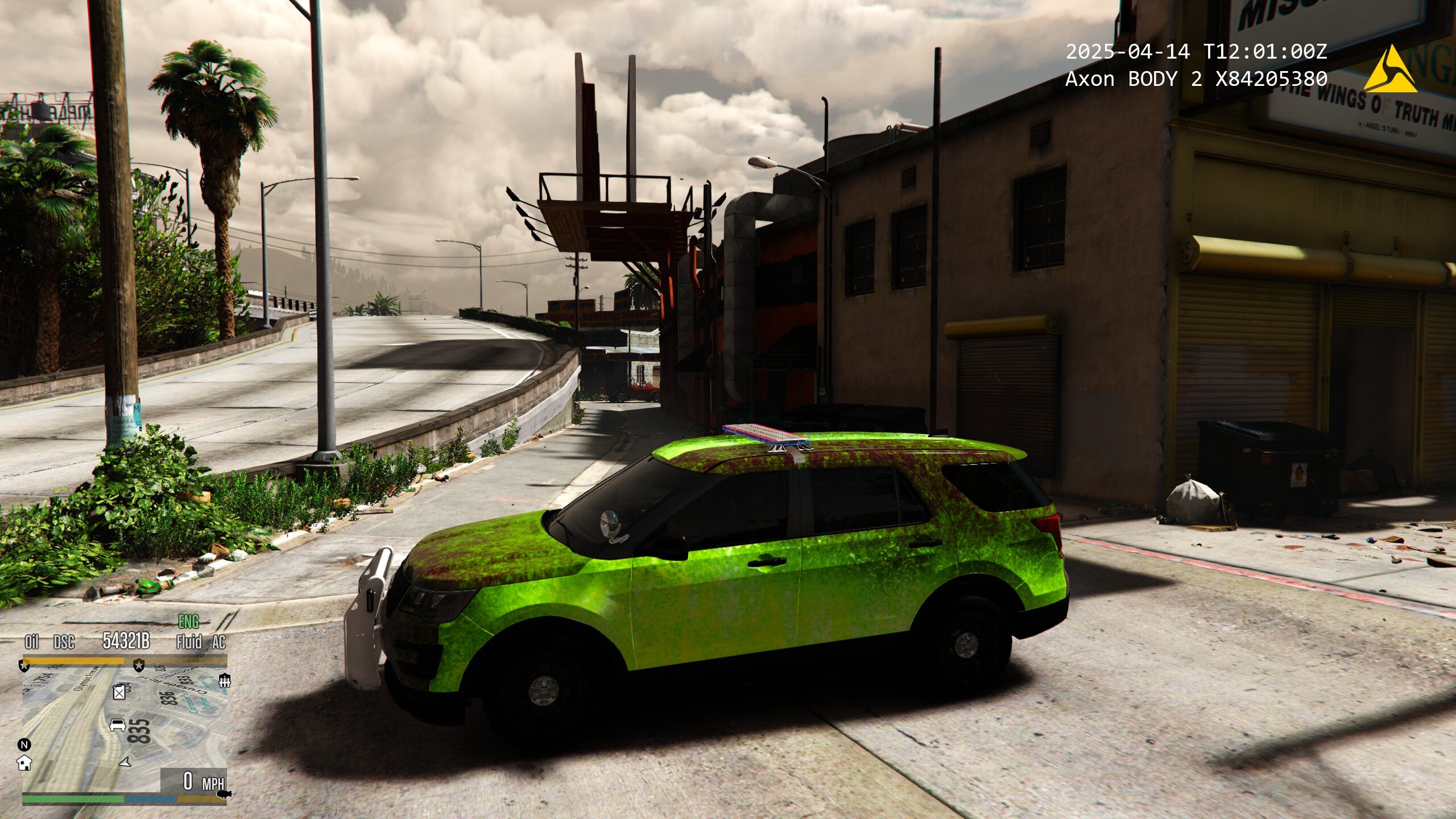
Task: Toggle the green ENG indicator
Action: pos(189,621)
